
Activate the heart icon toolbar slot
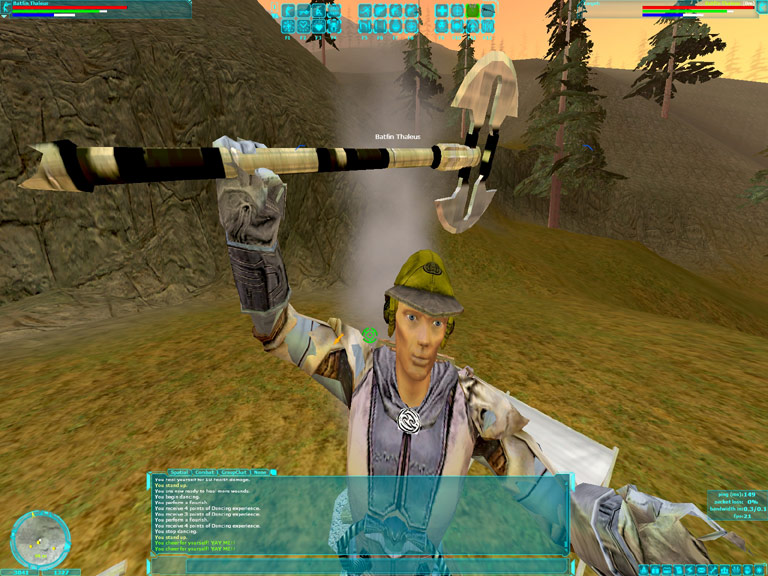[318, 26]
